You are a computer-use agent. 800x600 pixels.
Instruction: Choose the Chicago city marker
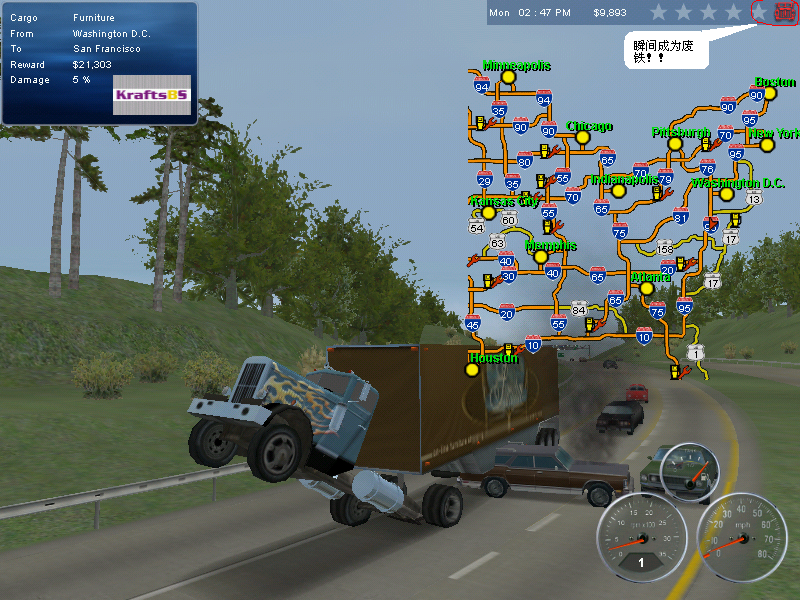point(579,138)
